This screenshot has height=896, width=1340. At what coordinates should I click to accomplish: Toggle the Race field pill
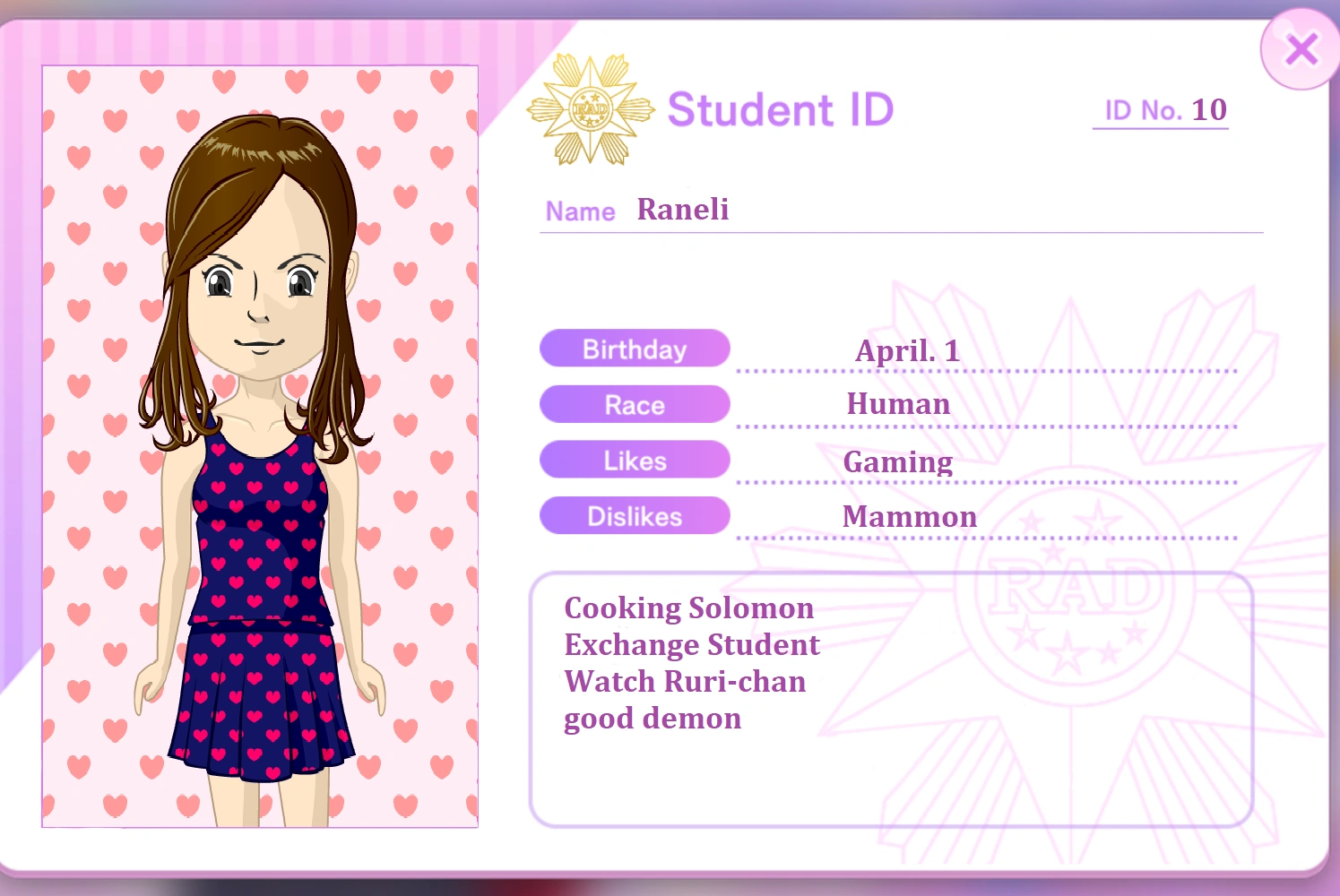(634, 404)
